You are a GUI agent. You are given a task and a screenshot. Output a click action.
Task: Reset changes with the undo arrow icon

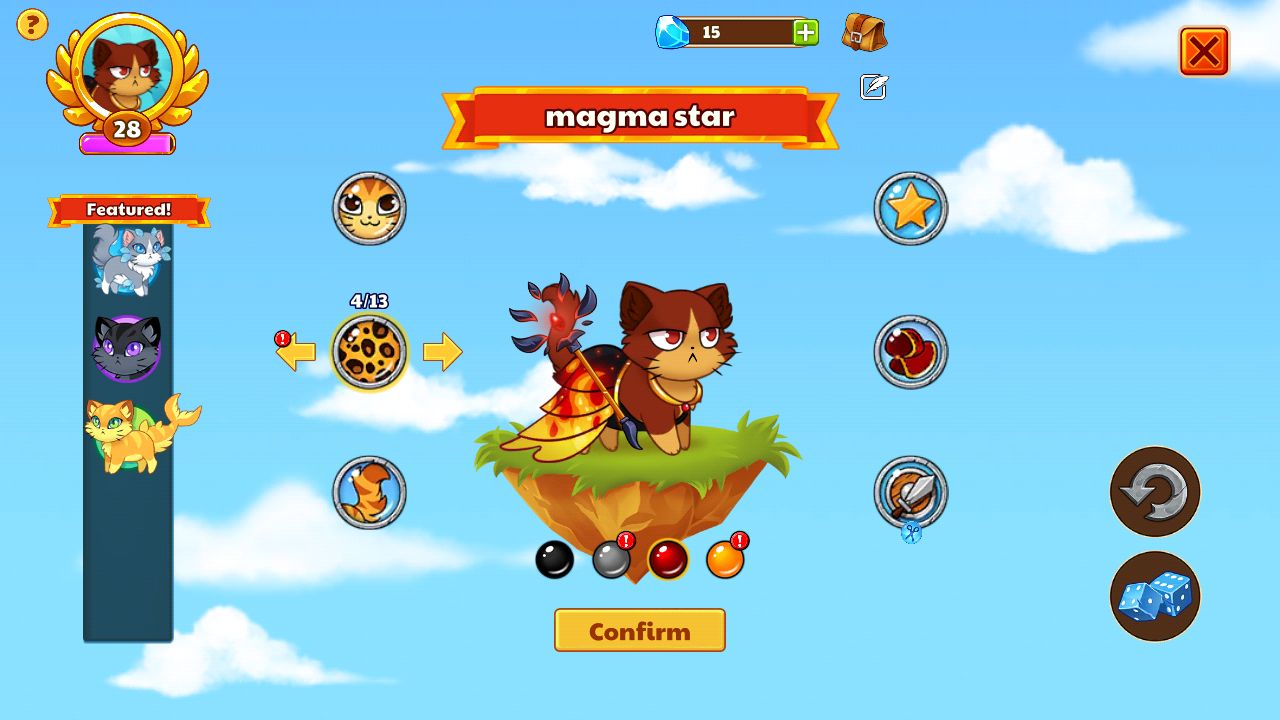click(x=1155, y=492)
